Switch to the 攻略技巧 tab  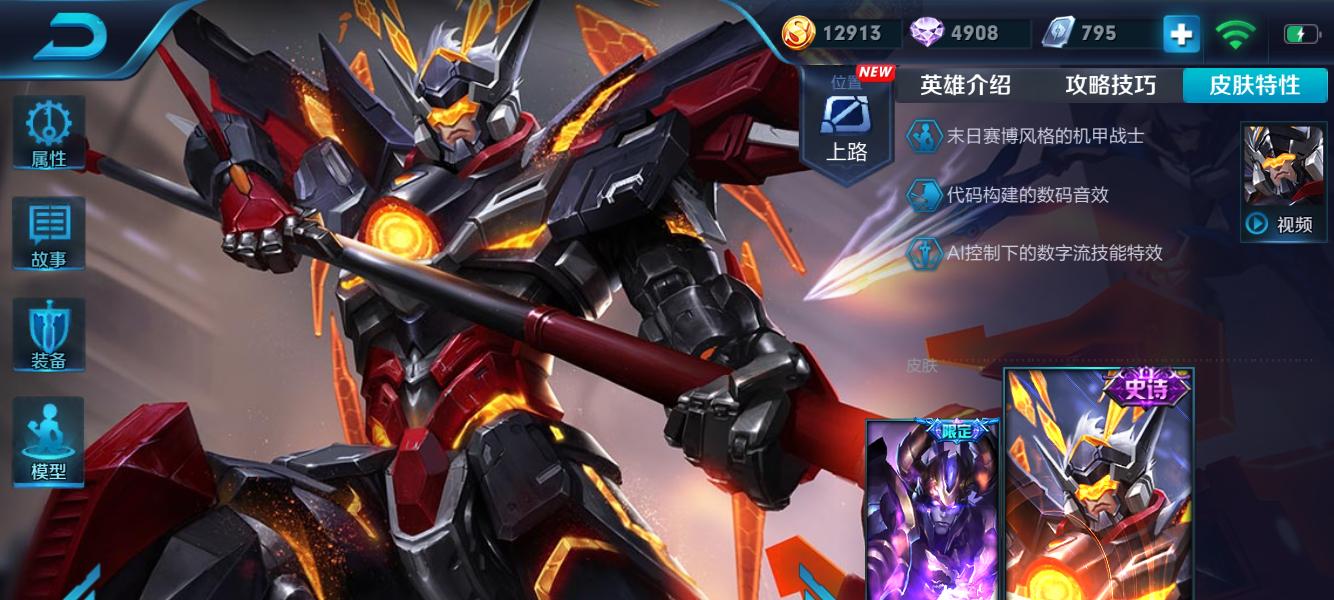click(x=1110, y=86)
